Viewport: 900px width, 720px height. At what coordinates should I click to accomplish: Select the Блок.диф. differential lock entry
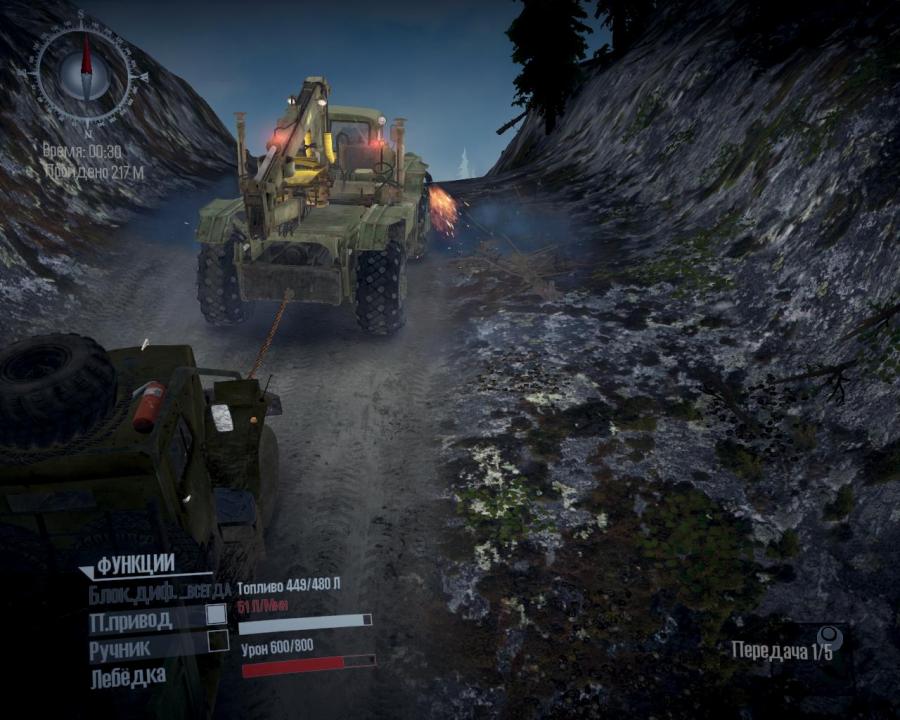[159, 590]
